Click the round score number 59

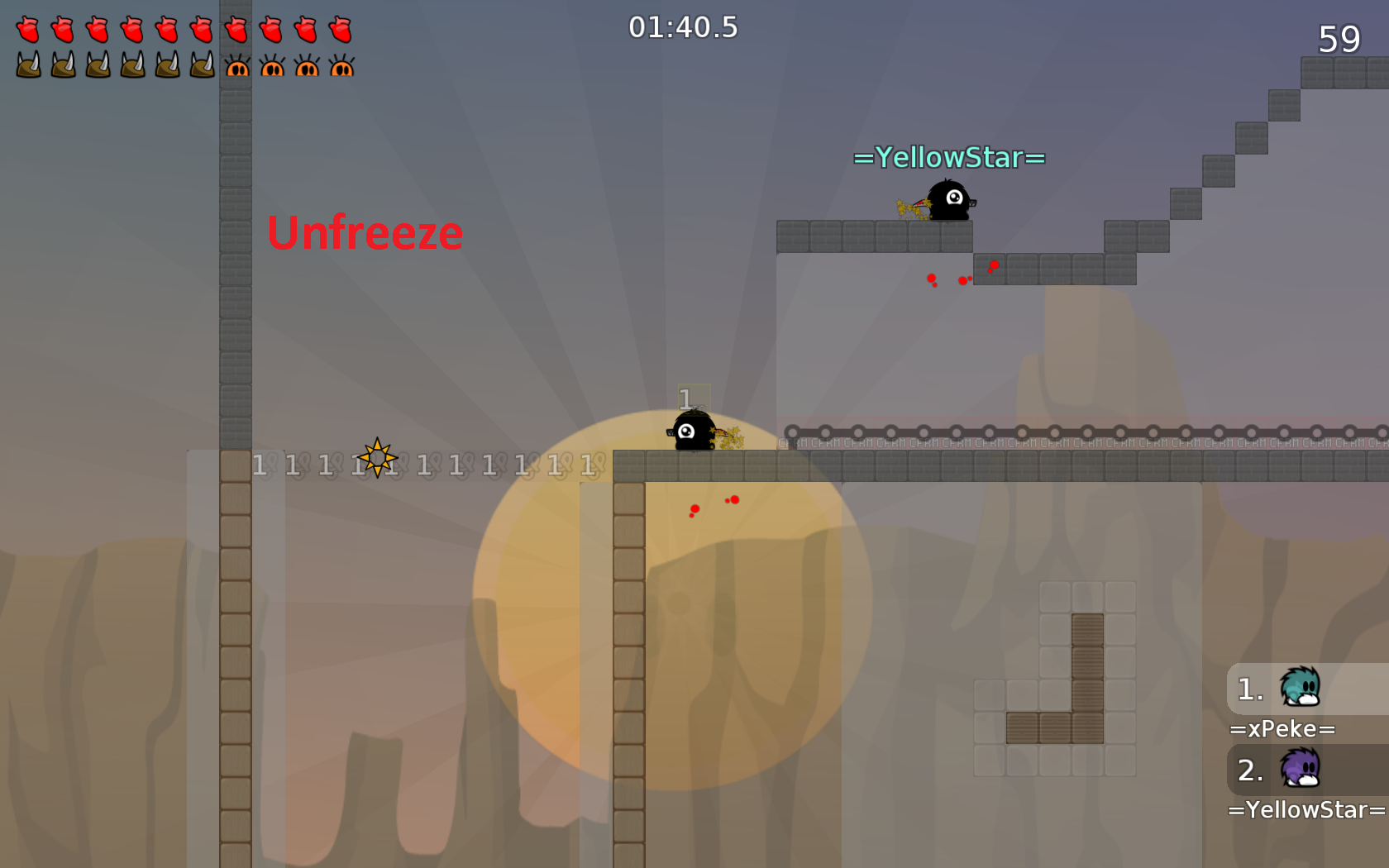click(1339, 39)
